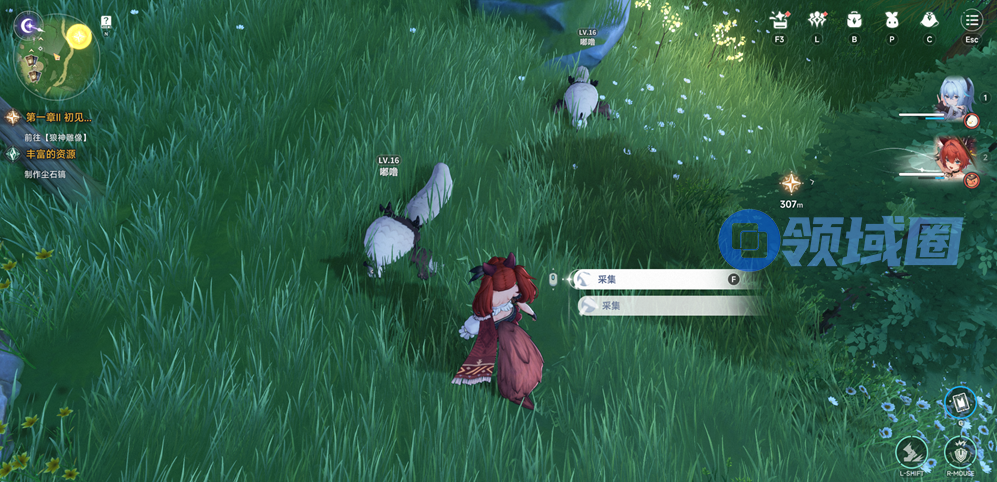Viewport: 997px width, 482px height.
Task: Open the main list menu
Action: pos(971,20)
